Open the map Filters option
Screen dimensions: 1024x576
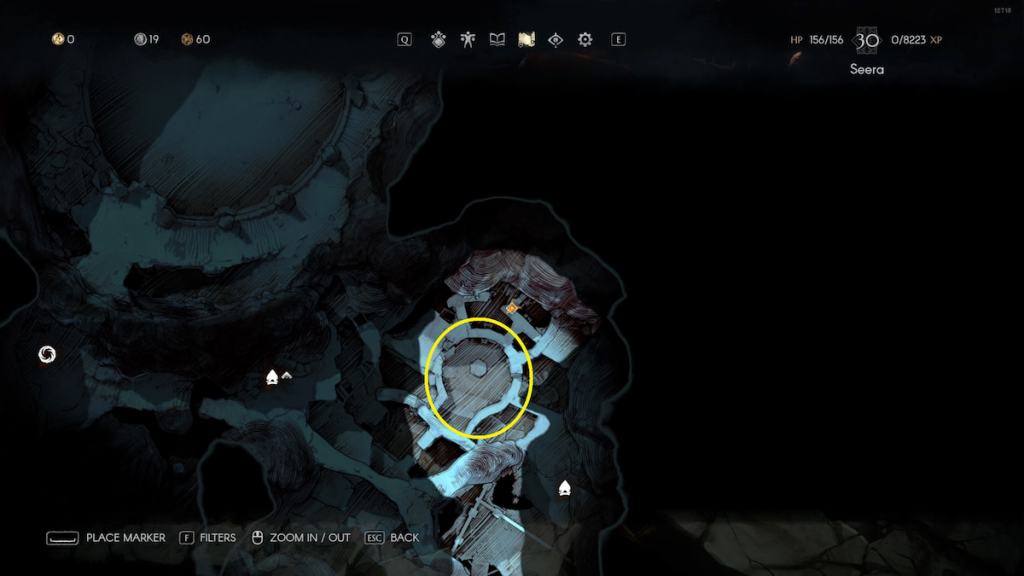tap(217, 538)
